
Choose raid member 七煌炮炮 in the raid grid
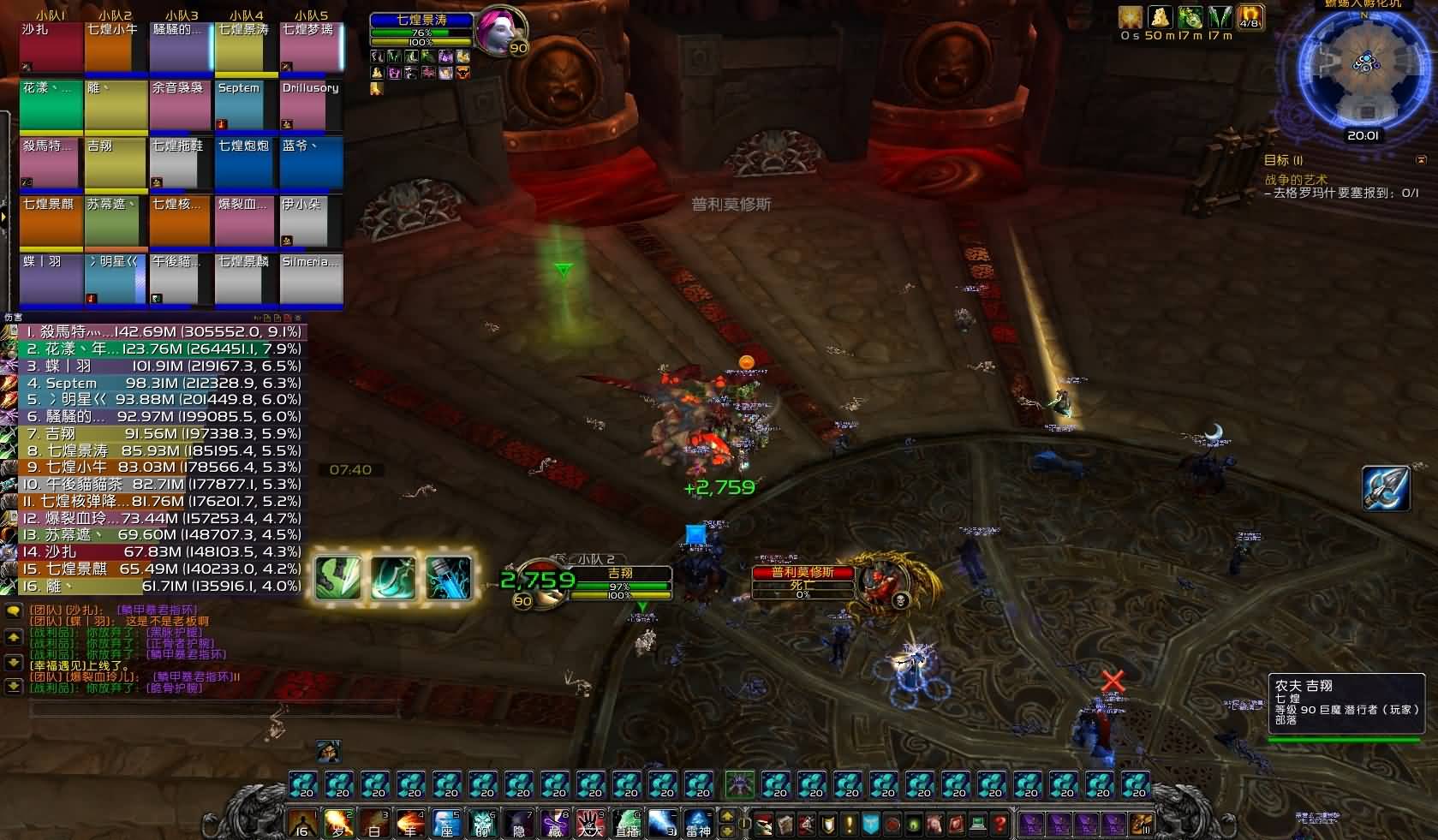(245, 164)
